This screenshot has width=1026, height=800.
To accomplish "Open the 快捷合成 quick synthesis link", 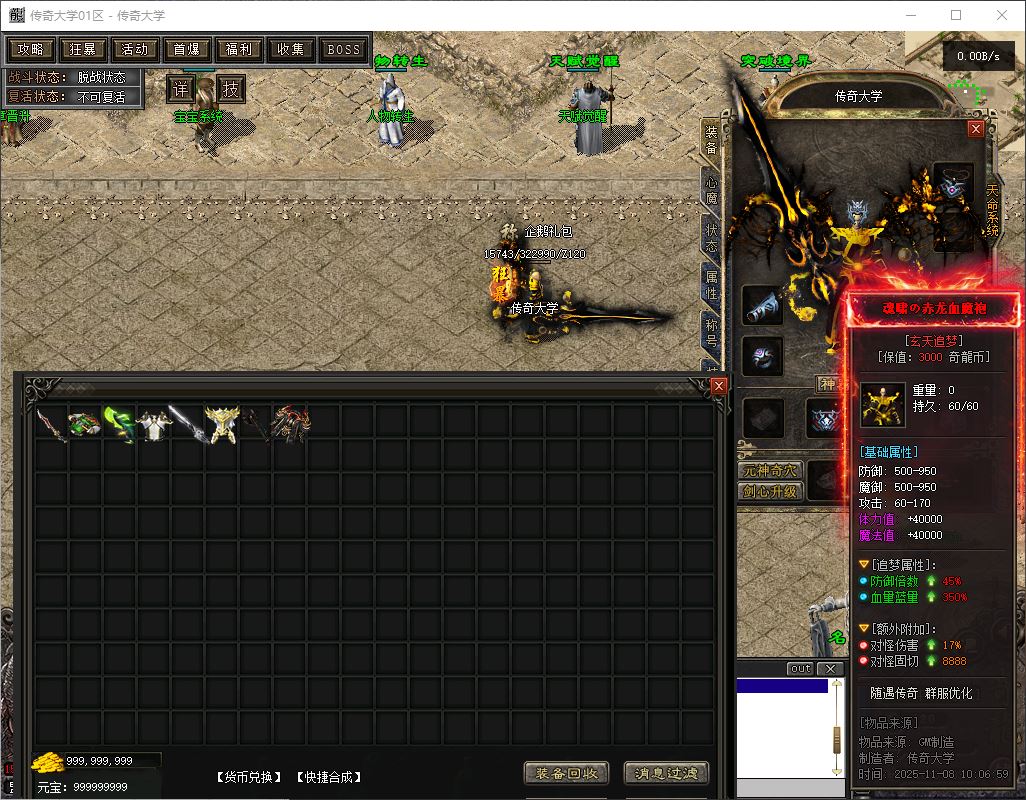I will tap(329, 777).
